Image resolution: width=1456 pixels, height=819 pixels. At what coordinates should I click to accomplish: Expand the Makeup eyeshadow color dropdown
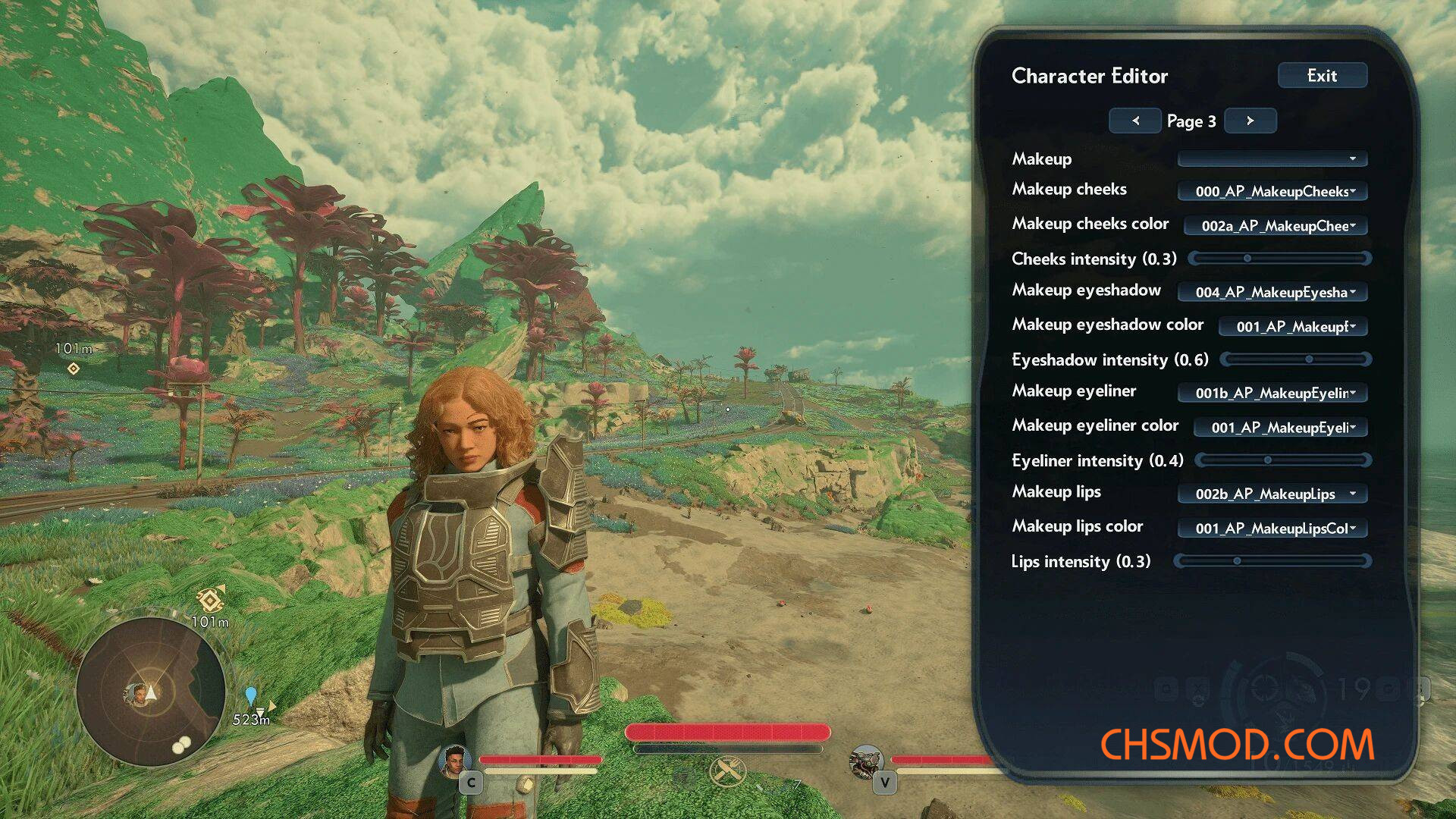(x=1292, y=327)
